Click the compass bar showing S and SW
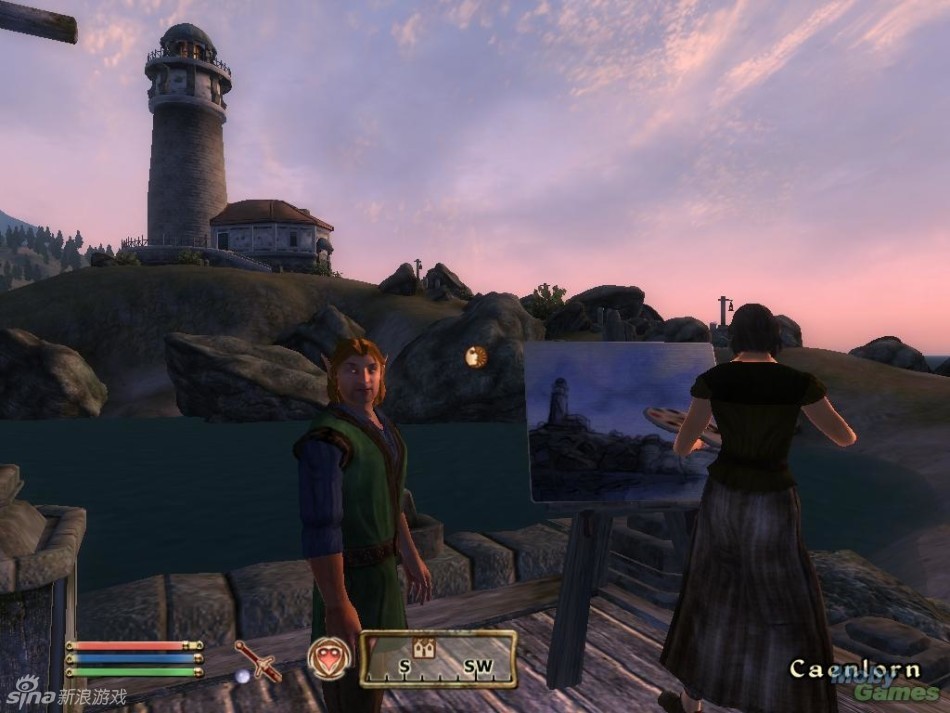The height and width of the screenshot is (713, 950). [438, 659]
